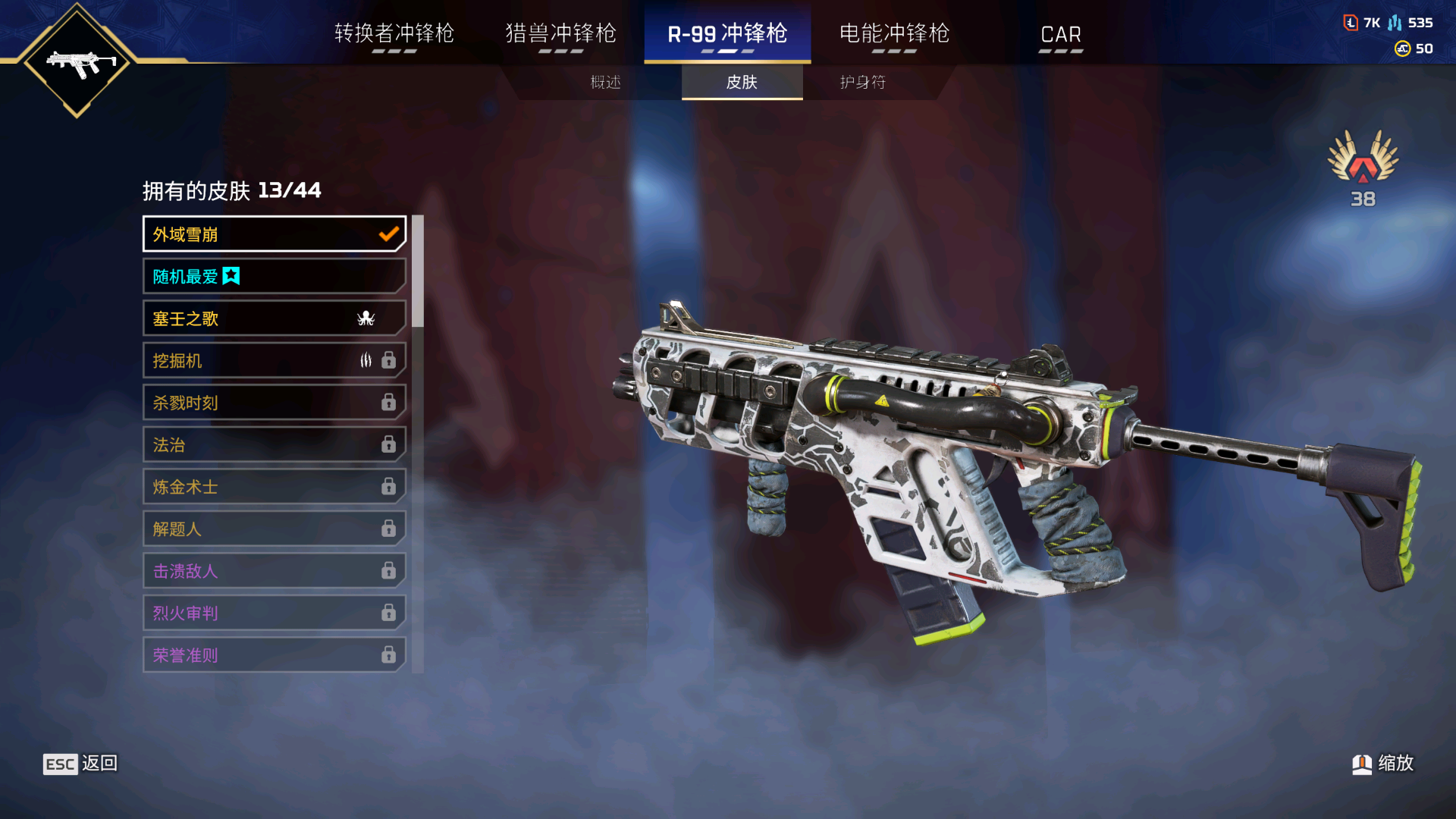Preview the locked 杀戮时刻 skin
Viewport: 1456px width, 819px height.
(x=274, y=403)
